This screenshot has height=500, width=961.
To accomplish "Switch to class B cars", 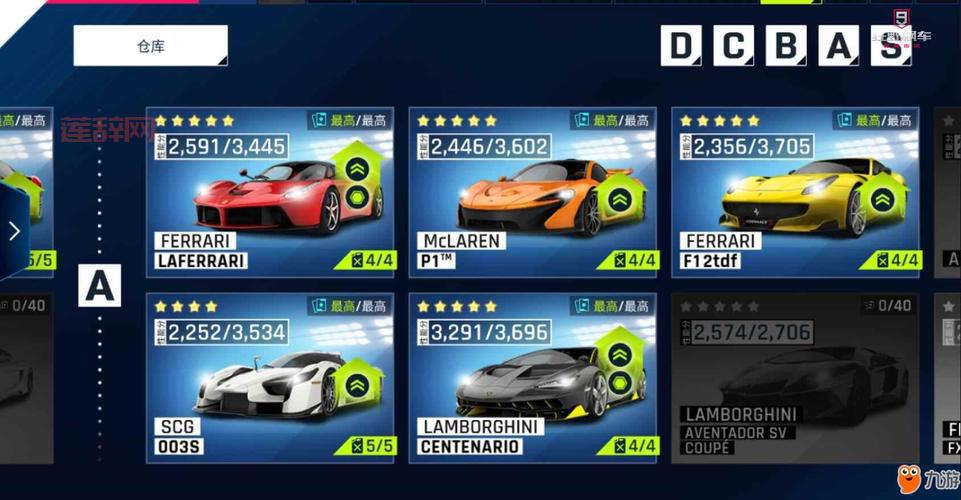I will point(787,46).
